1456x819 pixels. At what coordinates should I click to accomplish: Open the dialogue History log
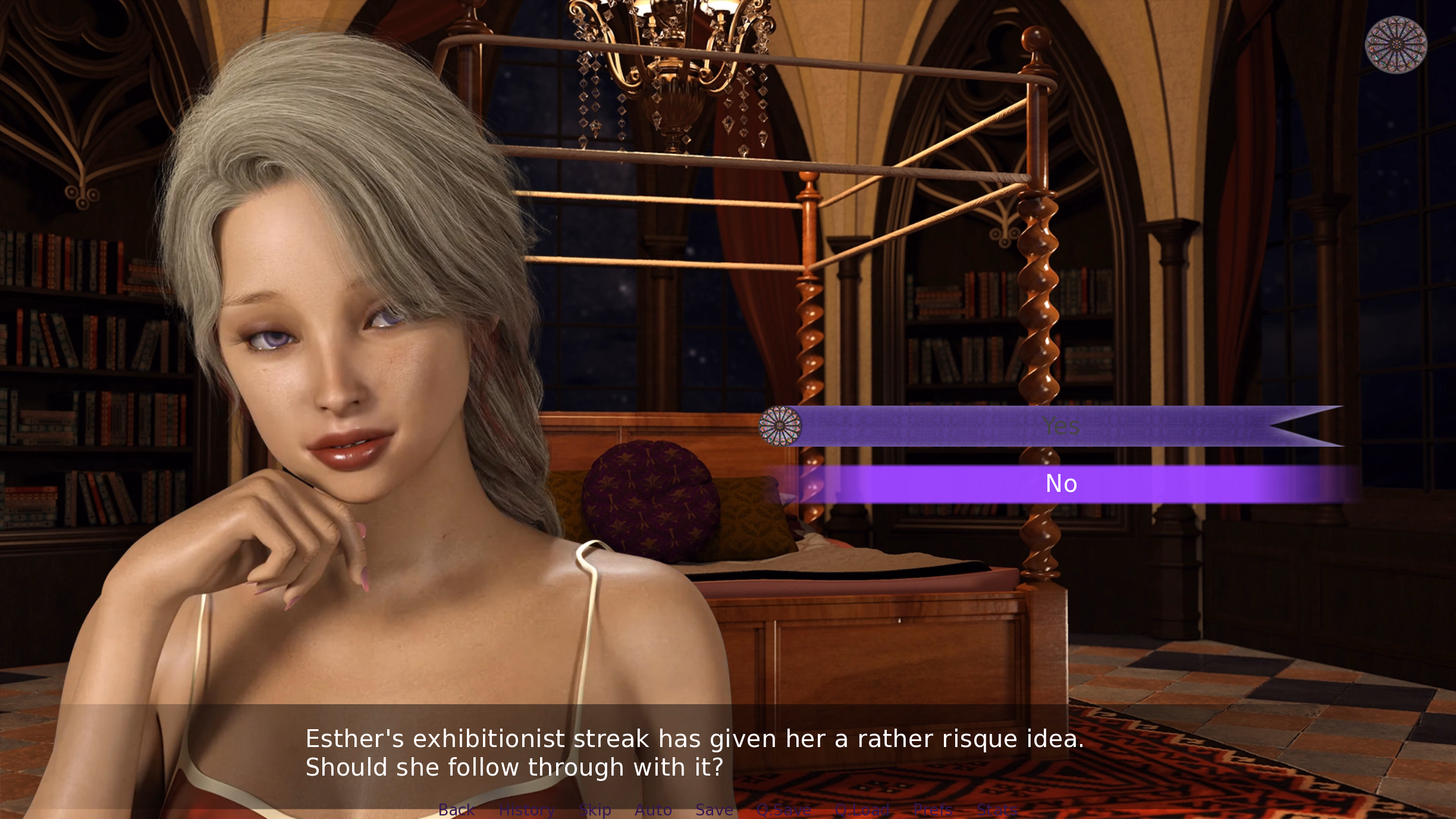(x=527, y=809)
